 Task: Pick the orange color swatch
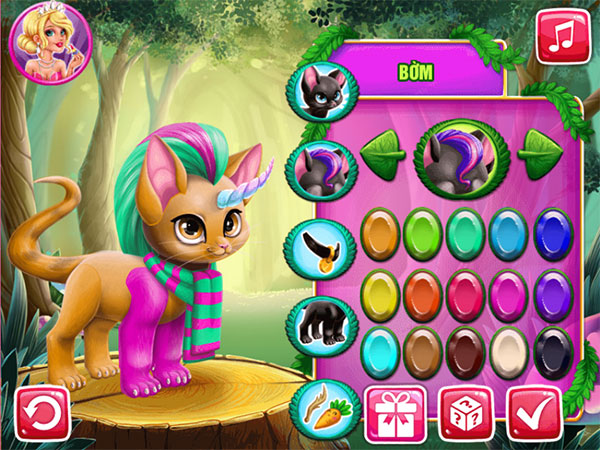coord(381,232)
